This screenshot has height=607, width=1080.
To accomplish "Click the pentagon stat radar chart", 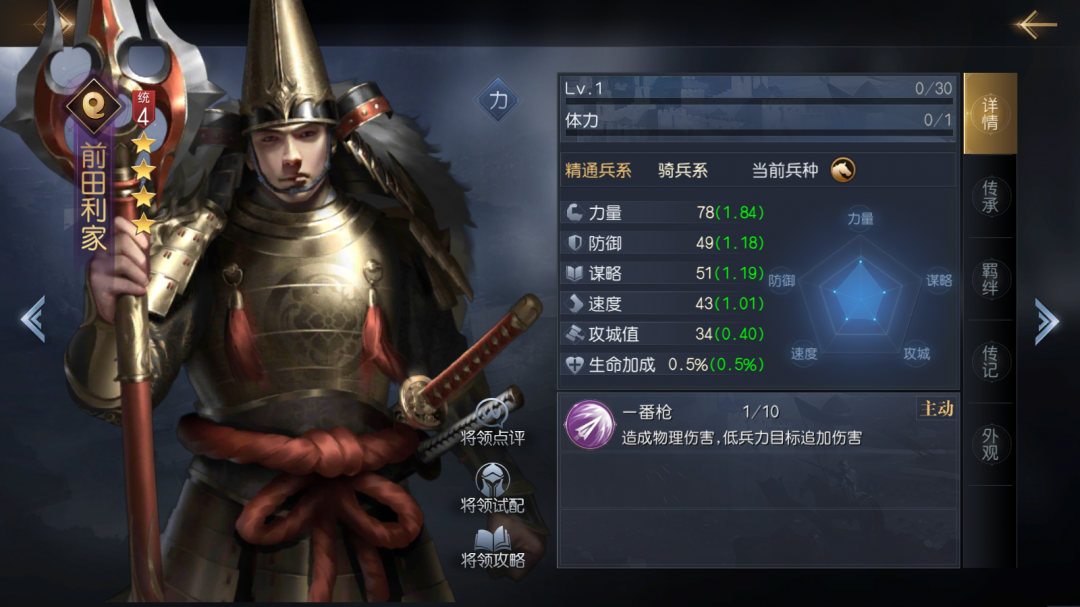I will coord(860,290).
